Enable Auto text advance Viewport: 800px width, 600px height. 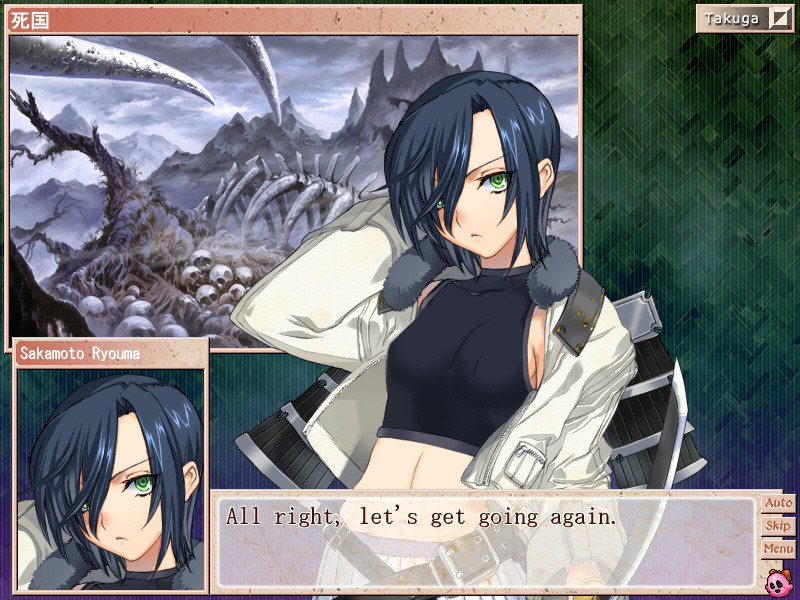pyautogui.click(x=777, y=503)
